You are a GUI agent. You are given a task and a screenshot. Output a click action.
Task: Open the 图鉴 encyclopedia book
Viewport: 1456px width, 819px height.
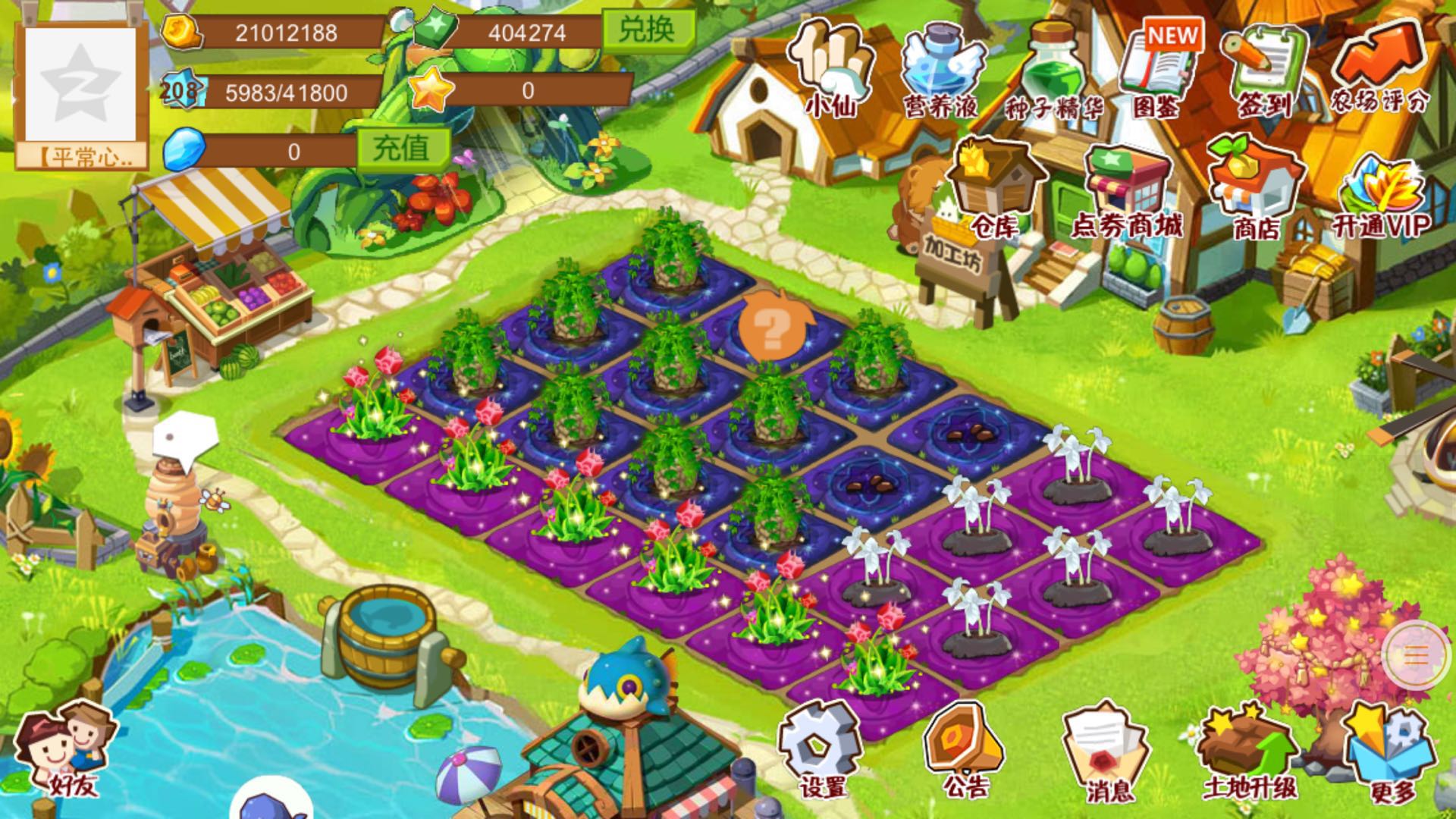tap(1159, 70)
